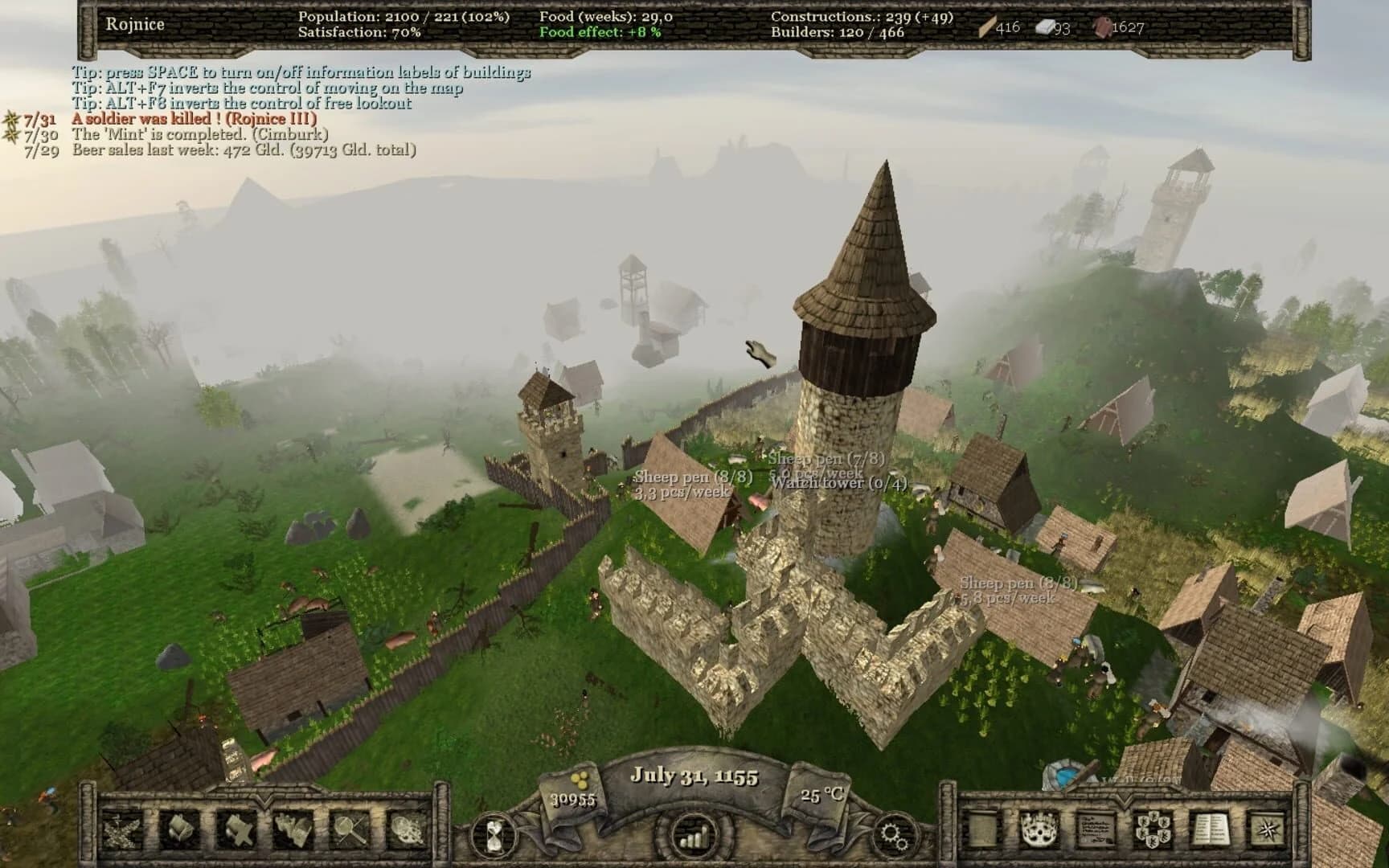Open the blank parchment scroll panel
Screen dimensions: 1389x868
[x=982, y=829]
